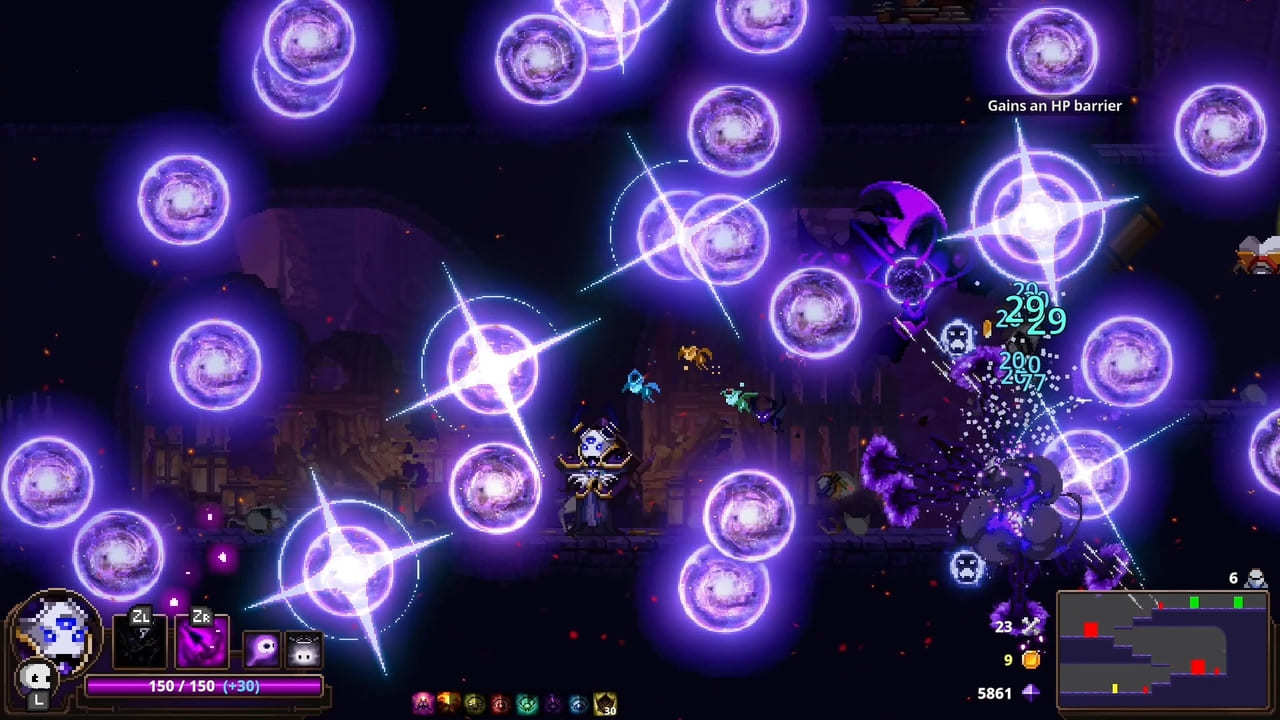
Task: Select the white three-eyed skull portrait
Action: 57,631
